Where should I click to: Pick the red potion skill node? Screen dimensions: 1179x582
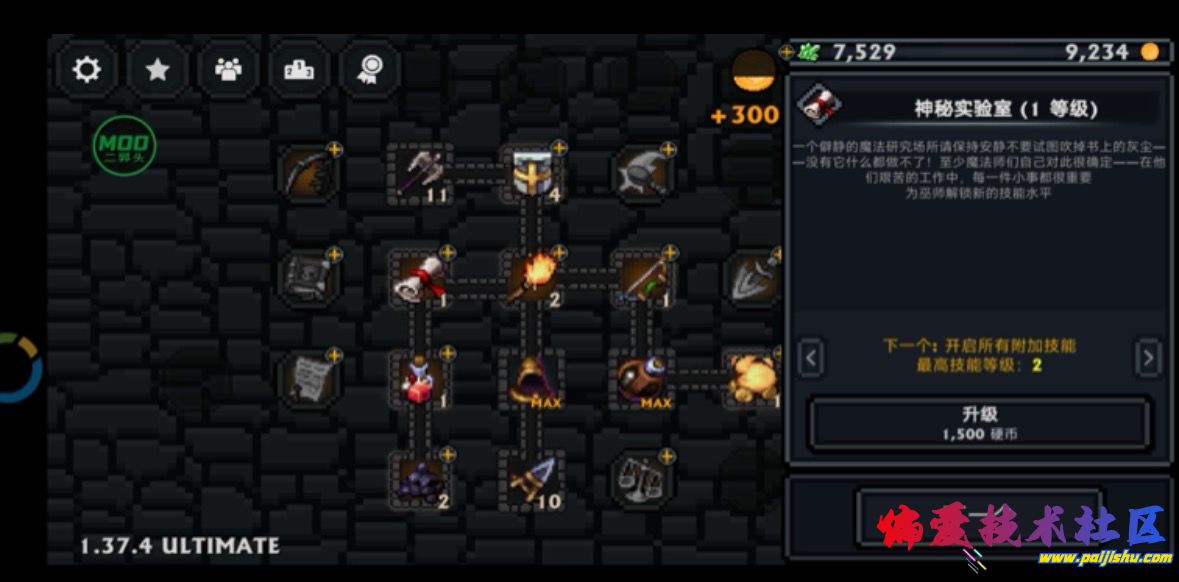420,379
